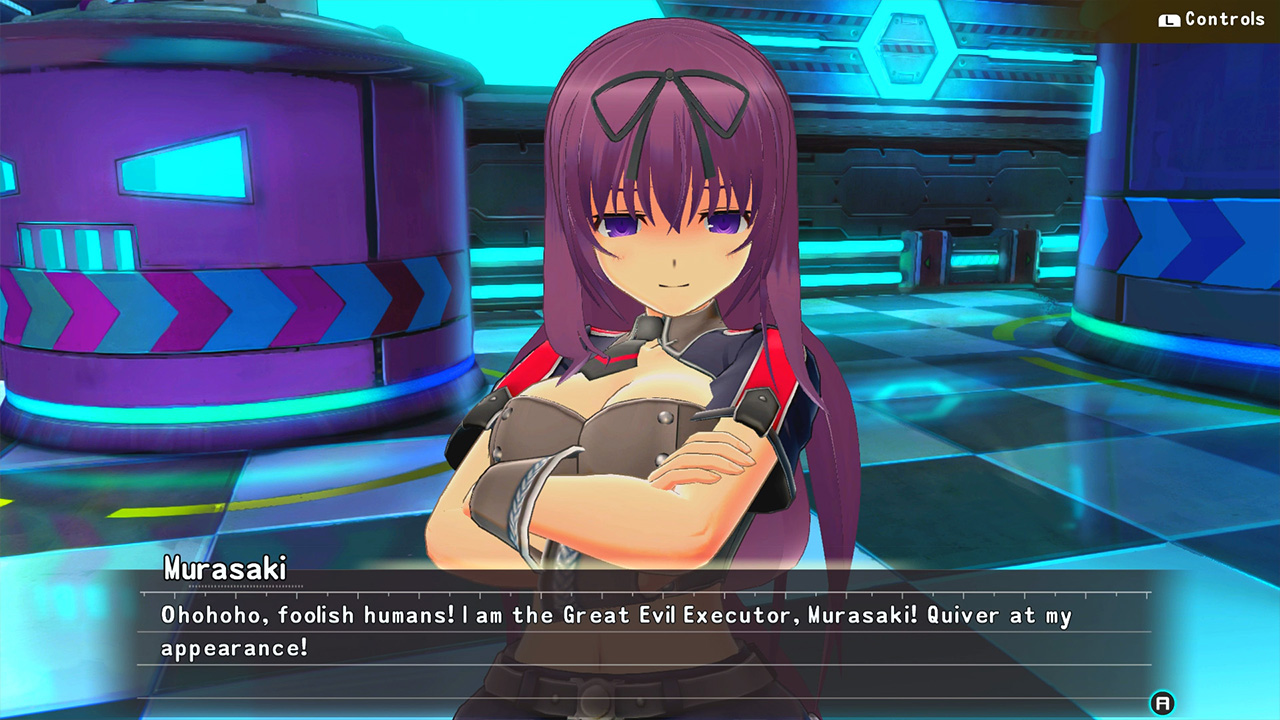Click the L button icon beside Controls
The height and width of the screenshot is (720, 1280).
1168,19
